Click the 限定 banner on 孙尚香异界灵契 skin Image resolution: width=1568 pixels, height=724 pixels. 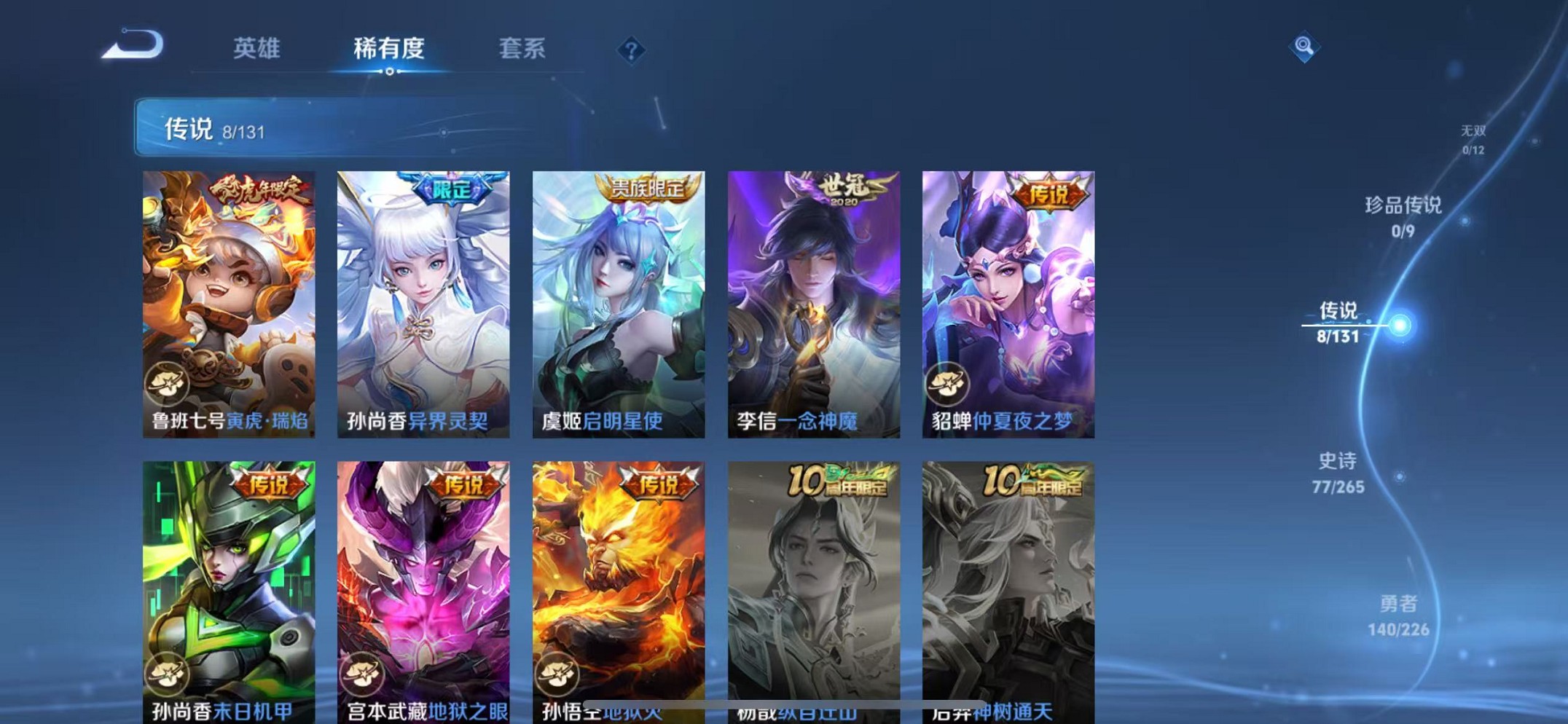pyautogui.click(x=452, y=189)
